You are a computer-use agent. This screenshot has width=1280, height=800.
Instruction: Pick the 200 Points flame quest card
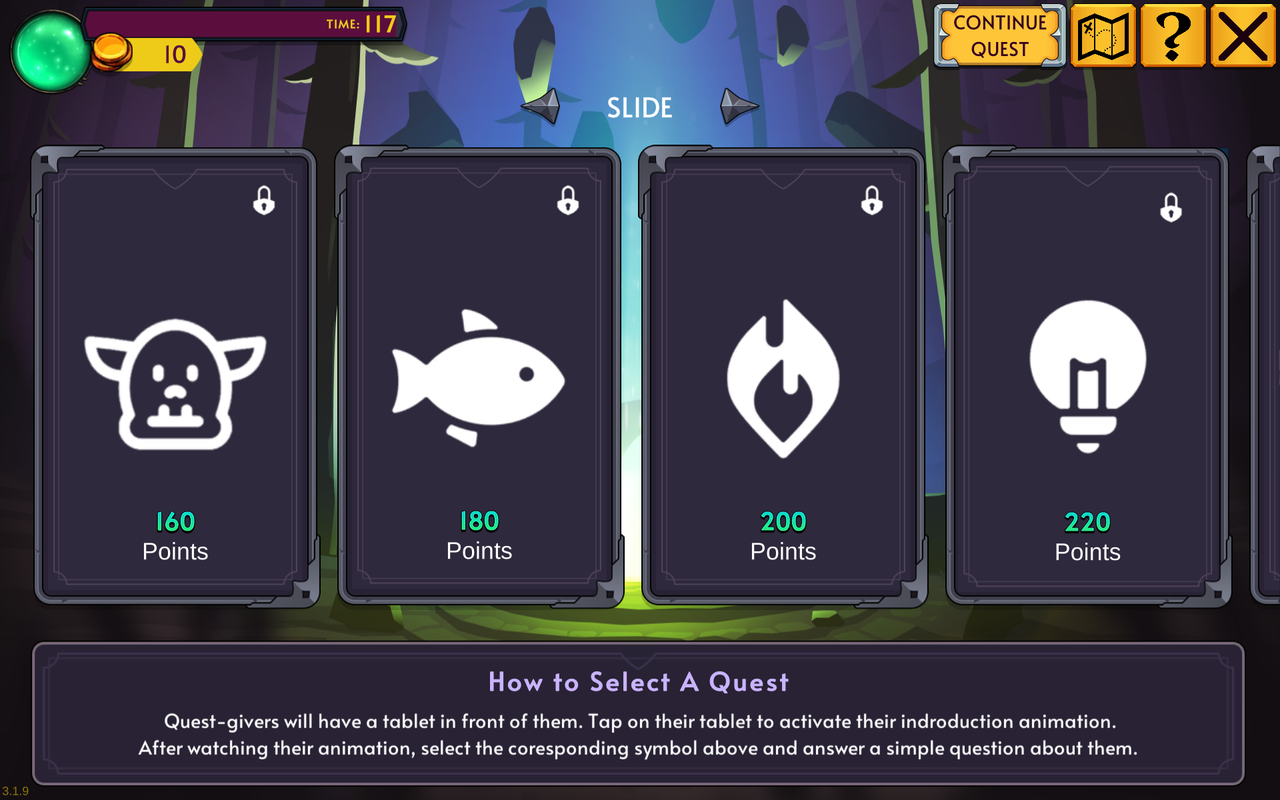point(783,378)
